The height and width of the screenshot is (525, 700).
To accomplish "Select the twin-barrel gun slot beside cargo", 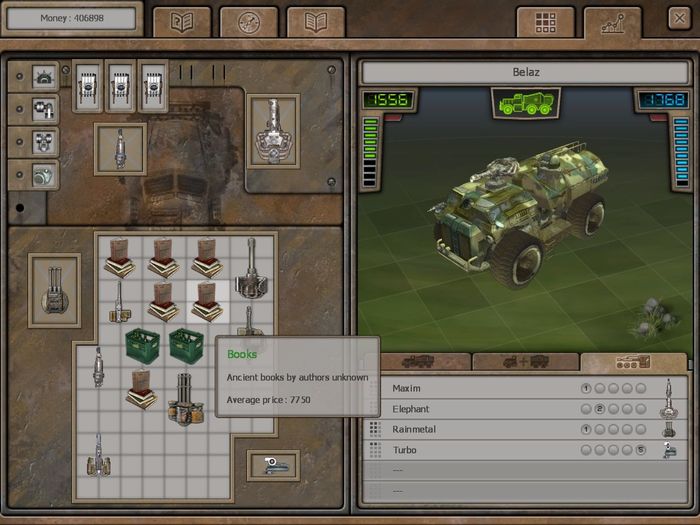I will 54,291.
